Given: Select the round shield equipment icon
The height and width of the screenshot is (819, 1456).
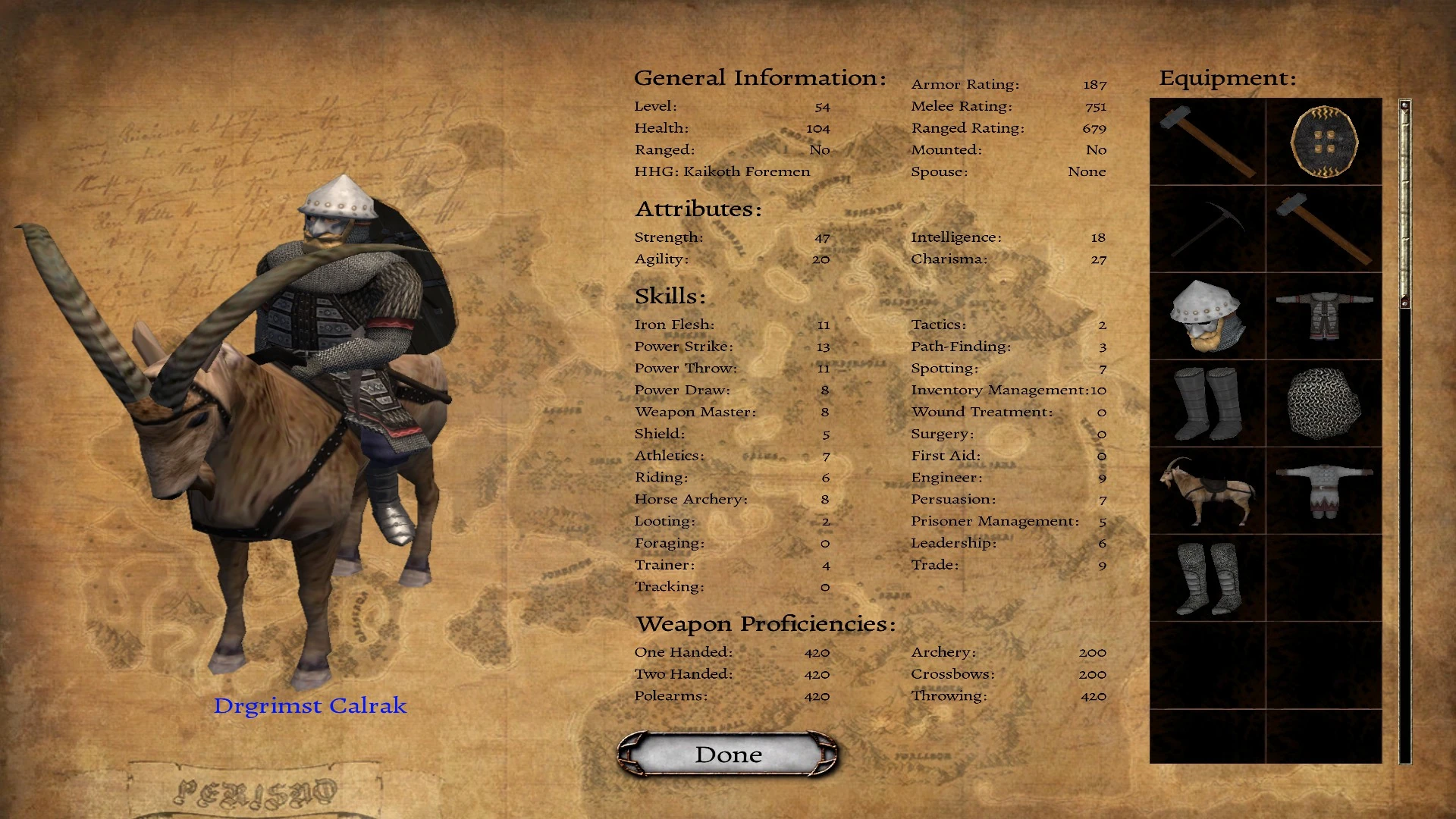Looking at the screenshot, I should (1323, 141).
